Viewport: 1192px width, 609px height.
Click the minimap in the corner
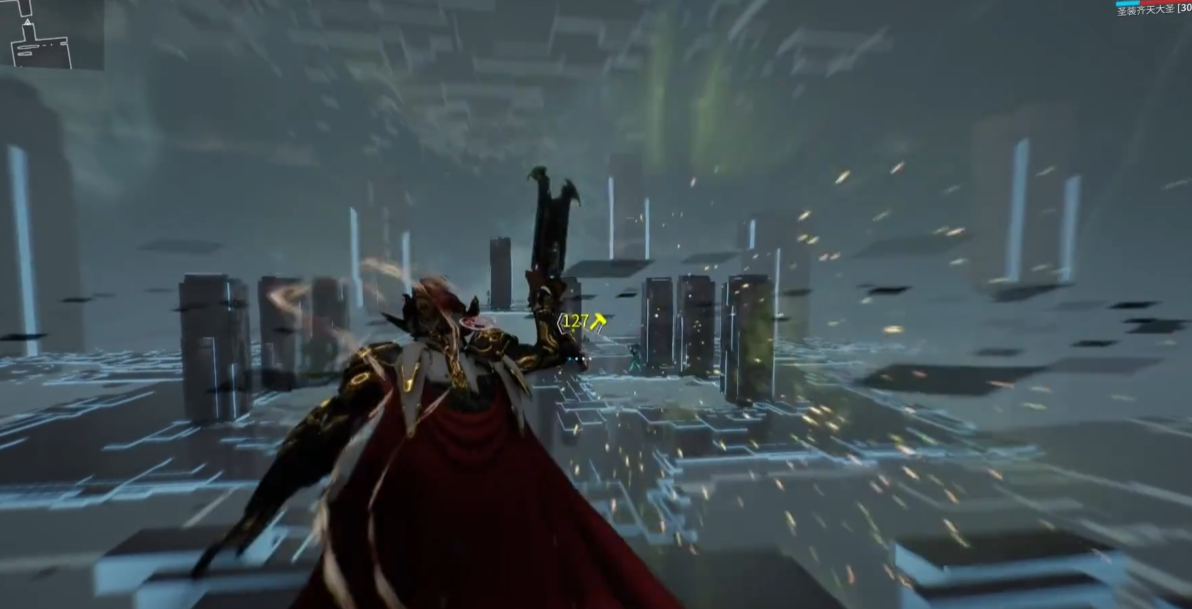(50, 34)
